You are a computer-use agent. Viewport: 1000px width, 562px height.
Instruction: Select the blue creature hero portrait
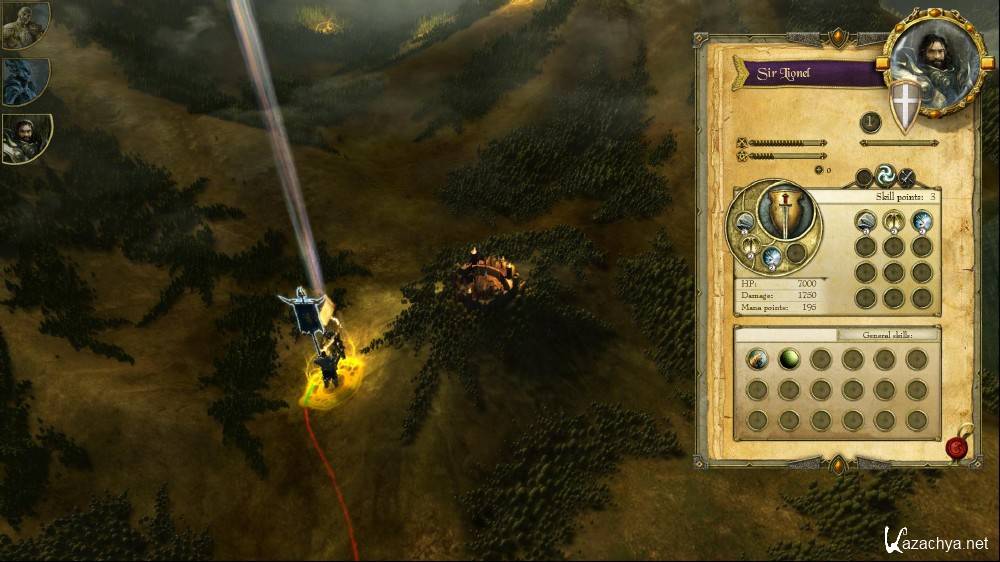coord(25,82)
